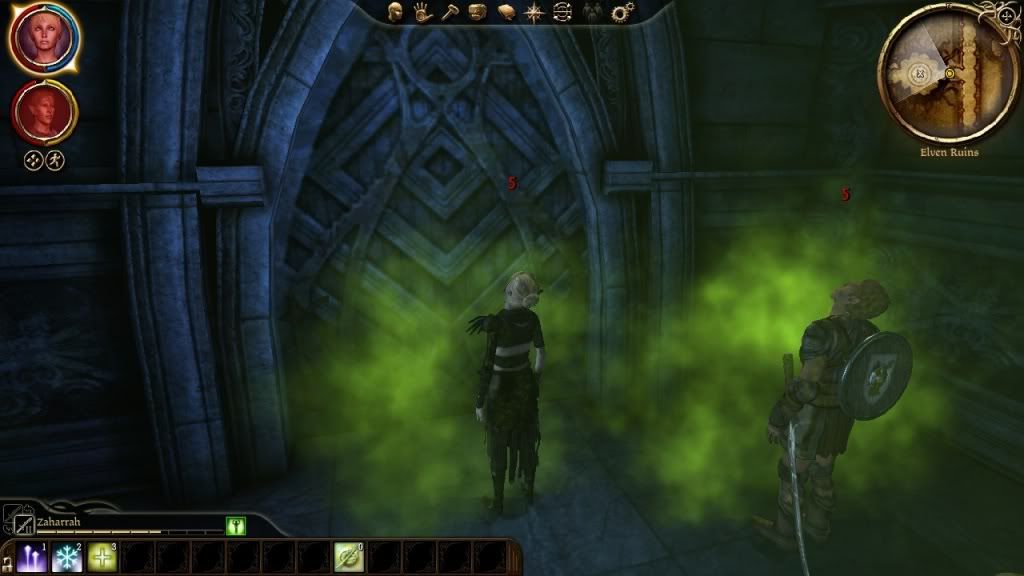Expand the minimap with its corner button
This screenshot has width=1024, height=576.
coord(1005,16)
